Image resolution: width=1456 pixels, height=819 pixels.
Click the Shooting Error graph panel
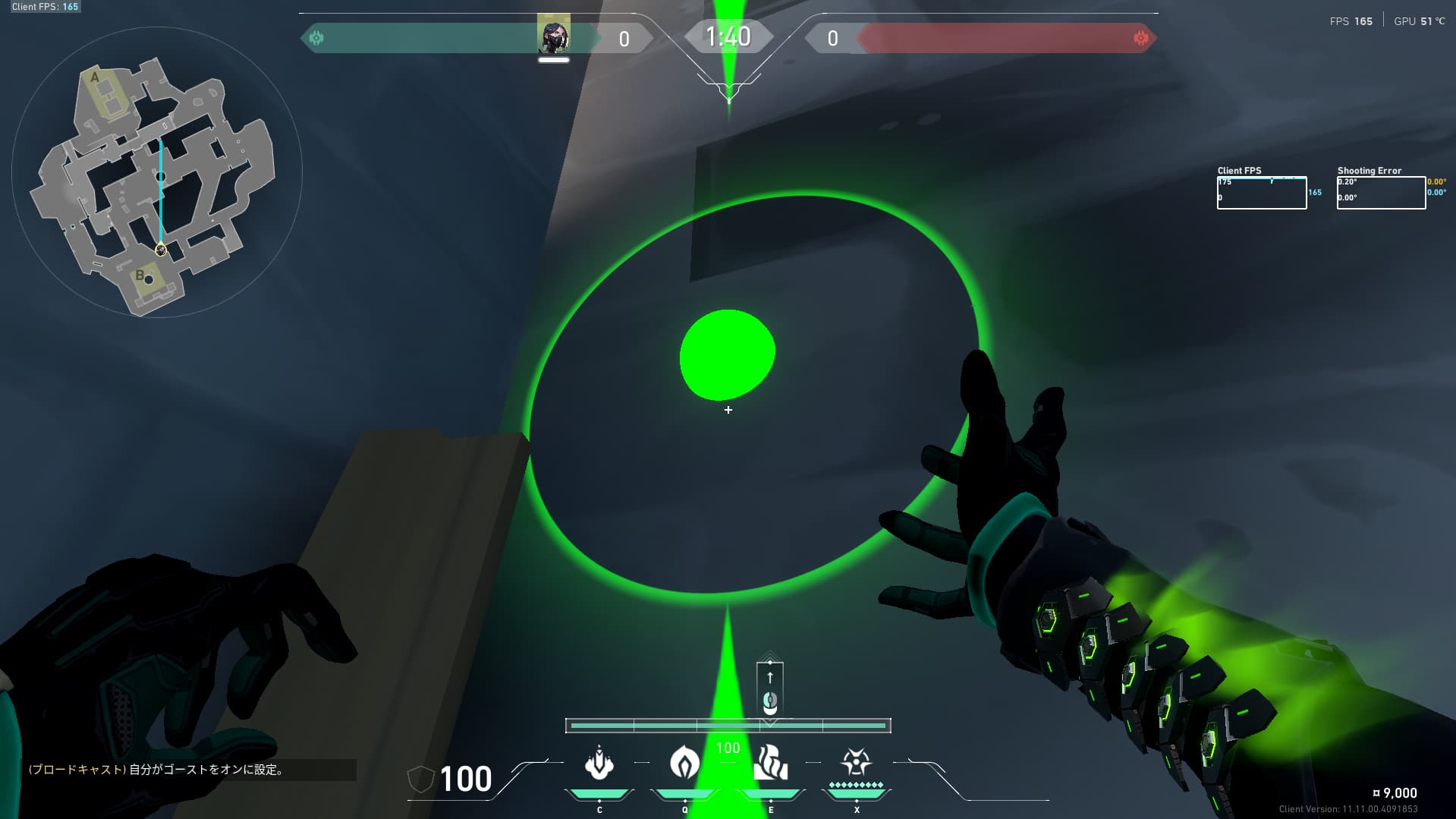point(1380,193)
